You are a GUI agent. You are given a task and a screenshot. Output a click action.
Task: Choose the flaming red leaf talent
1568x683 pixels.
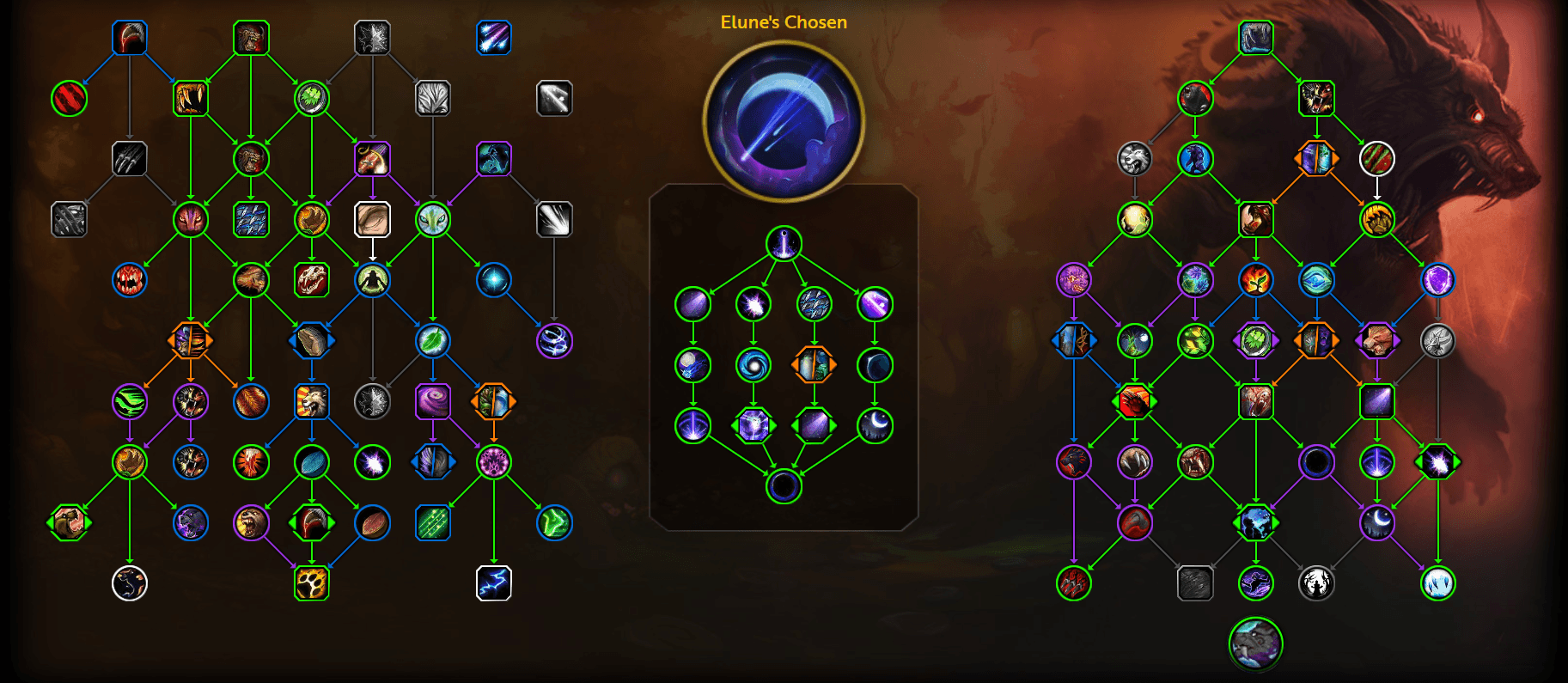tap(1255, 280)
